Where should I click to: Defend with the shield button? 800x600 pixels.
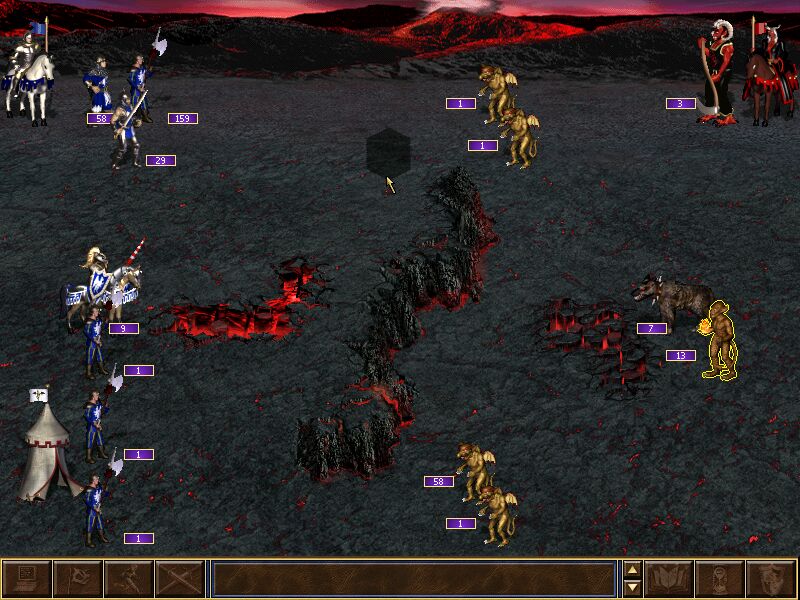click(772, 579)
